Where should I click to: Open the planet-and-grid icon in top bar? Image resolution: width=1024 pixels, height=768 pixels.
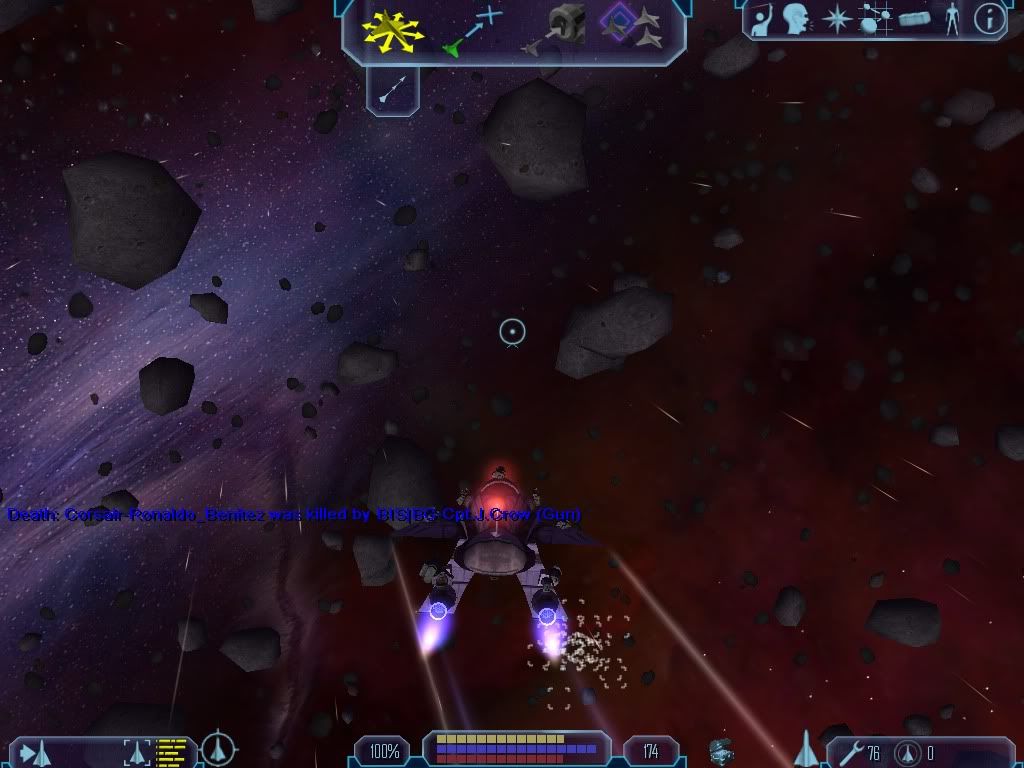[x=875, y=19]
